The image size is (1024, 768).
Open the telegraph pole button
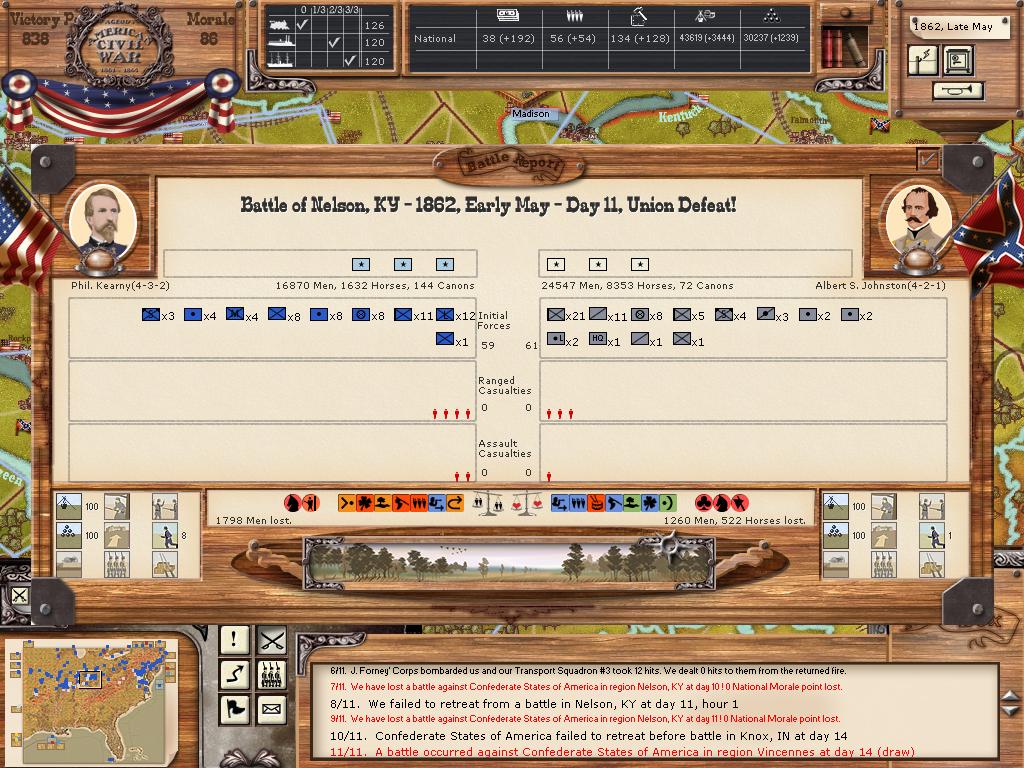[x=923, y=60]
